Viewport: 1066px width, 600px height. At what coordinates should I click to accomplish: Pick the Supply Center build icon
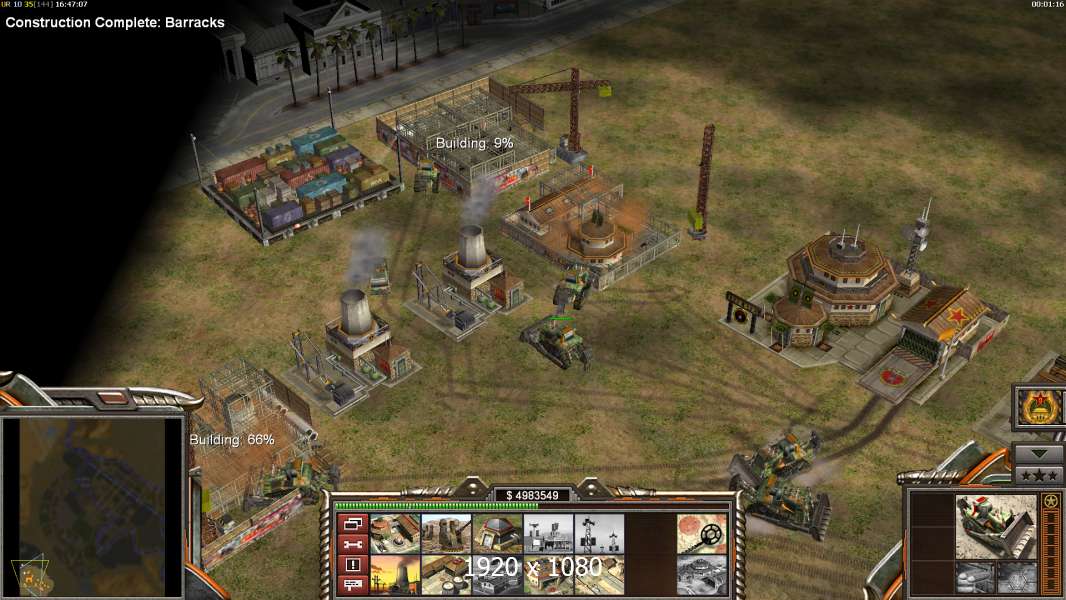(446, 574)
